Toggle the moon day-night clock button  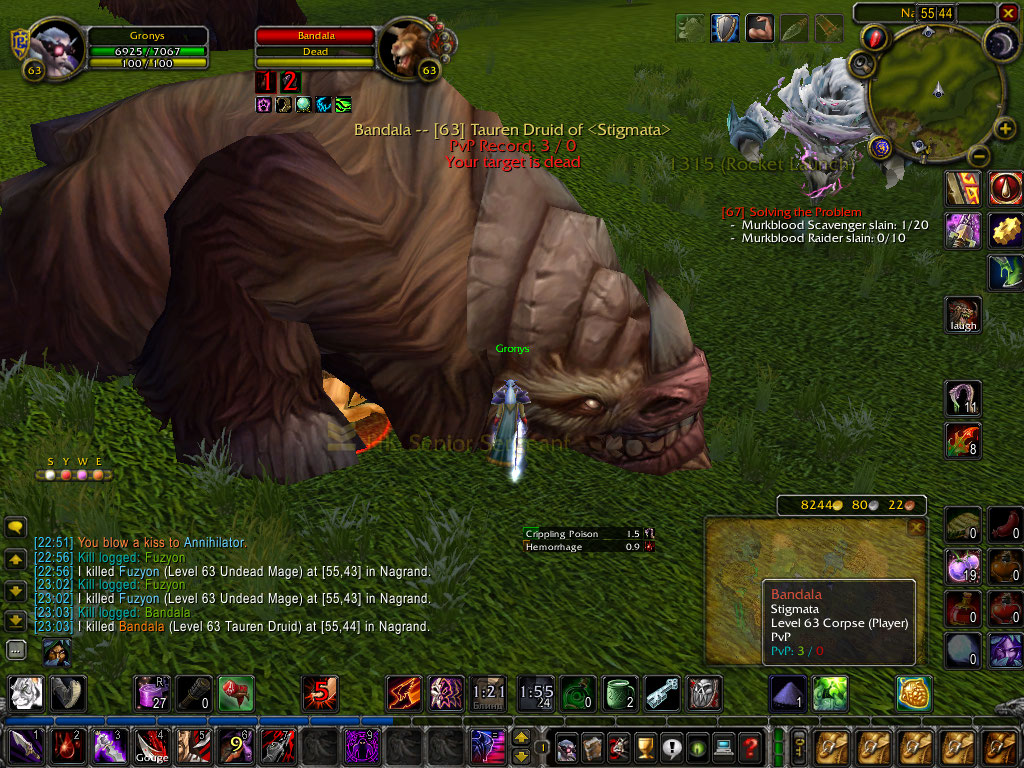point(1001,42)
